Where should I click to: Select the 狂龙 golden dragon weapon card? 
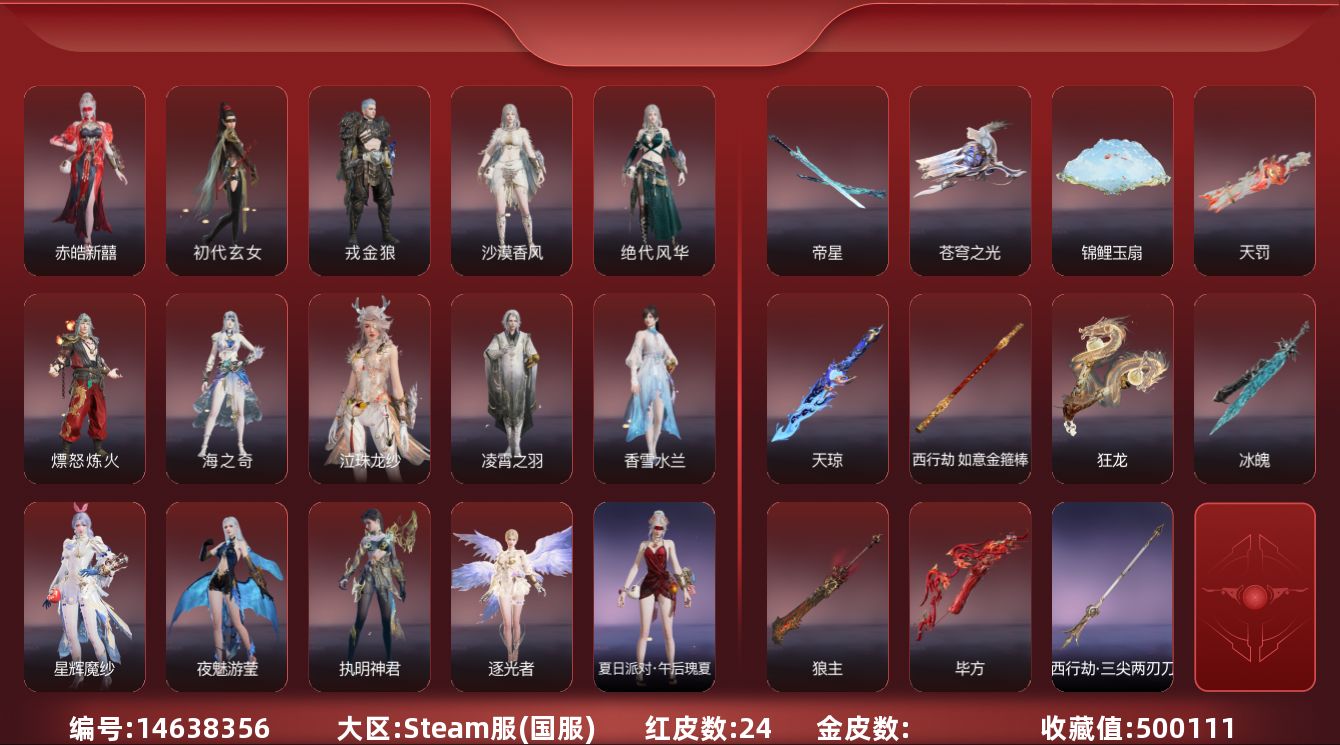pos(1112,389)
